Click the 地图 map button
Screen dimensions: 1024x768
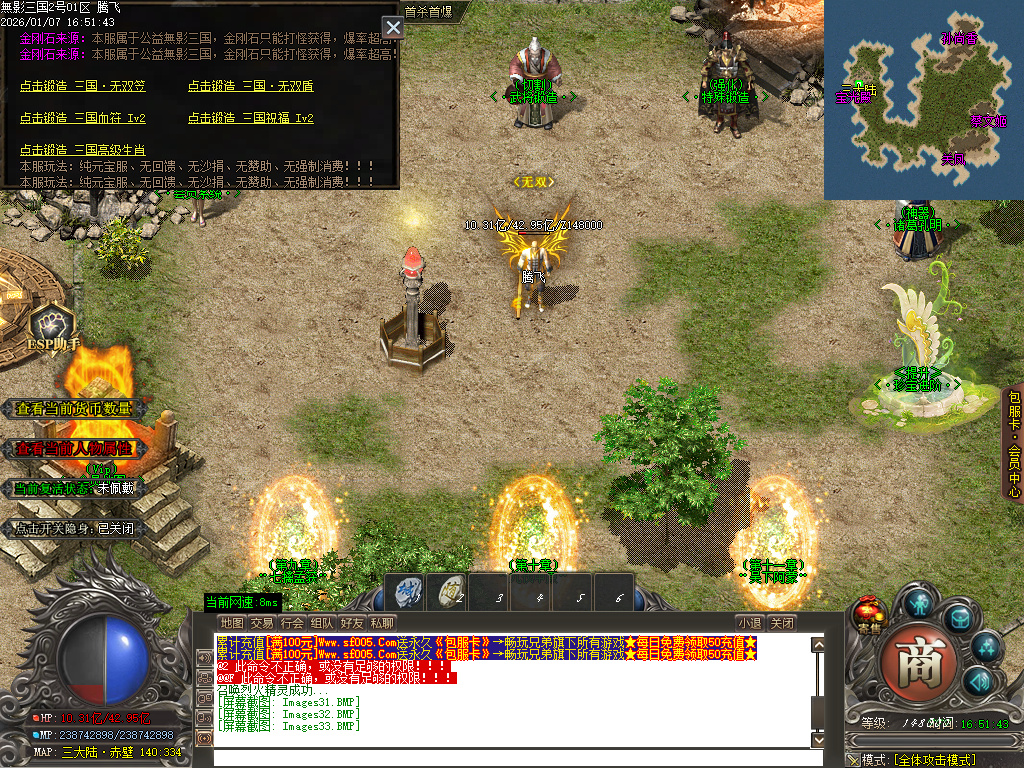(231, 623)
